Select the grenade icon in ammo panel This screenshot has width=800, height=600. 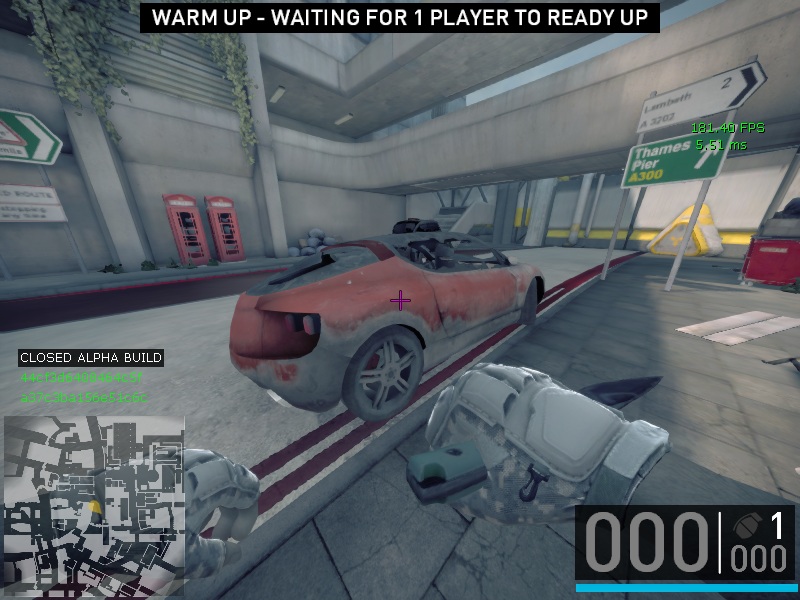click(747, 526)
